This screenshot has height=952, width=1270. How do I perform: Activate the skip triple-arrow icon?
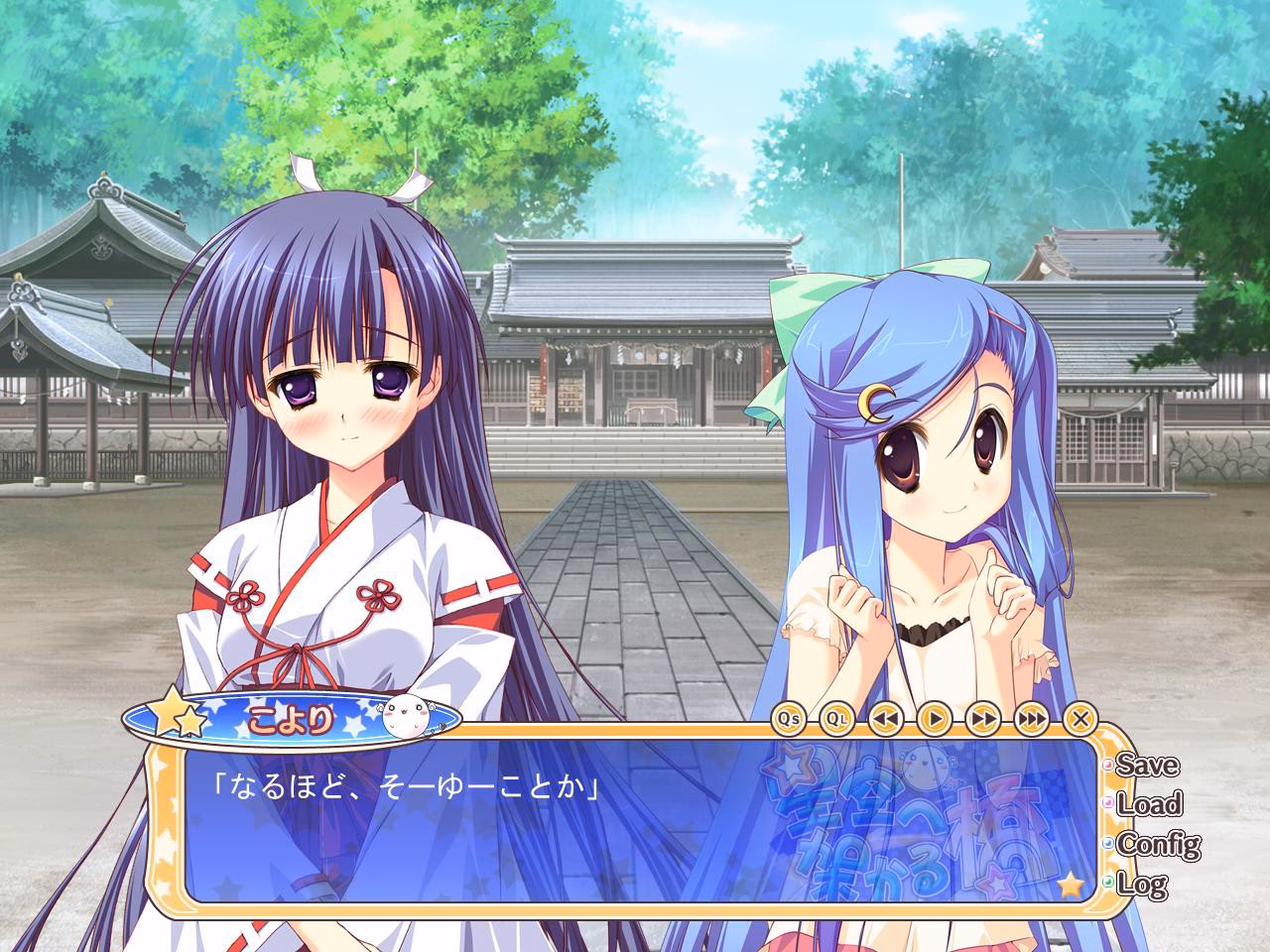tap(1033, 717)
